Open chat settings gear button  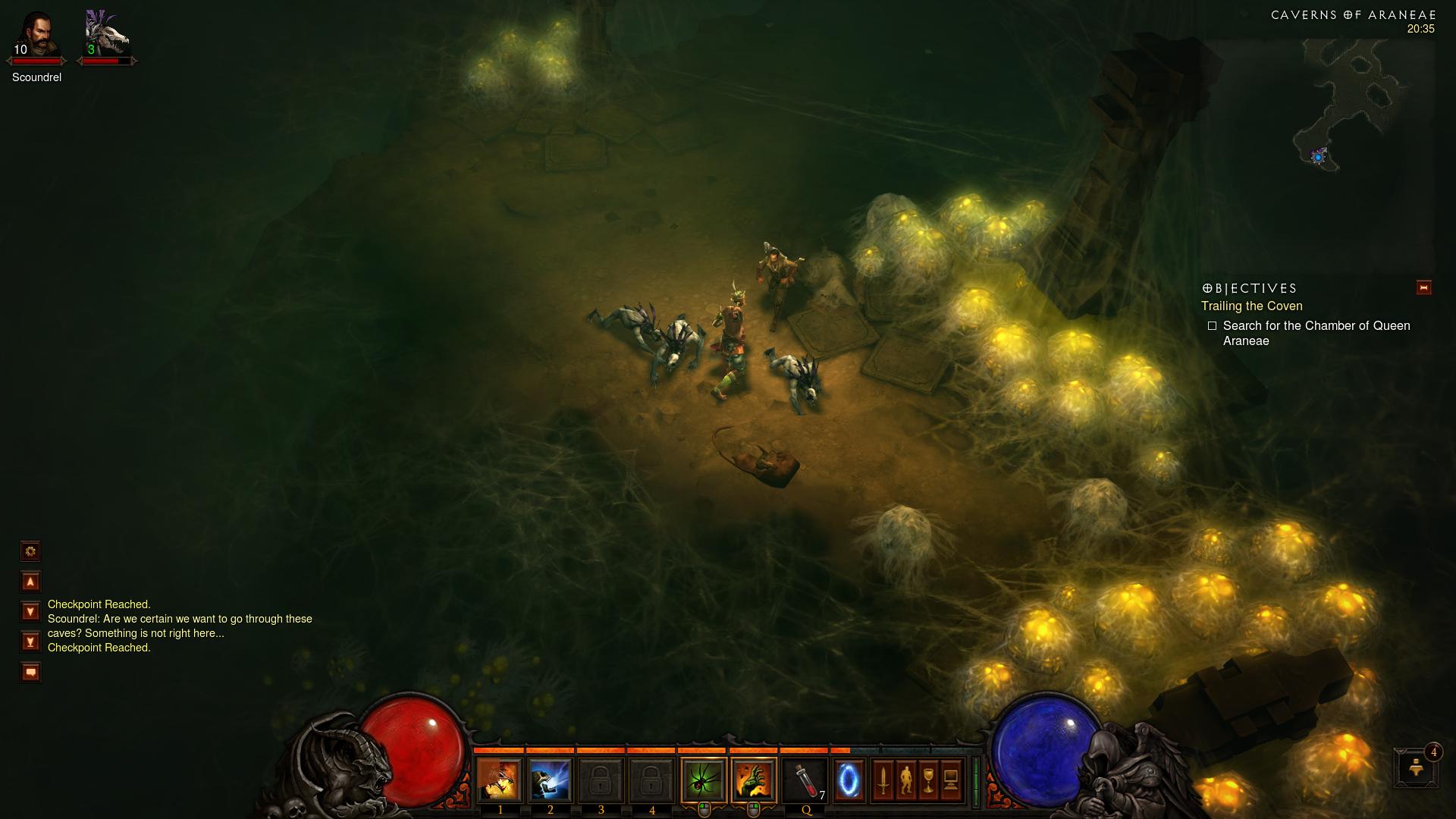30,551
